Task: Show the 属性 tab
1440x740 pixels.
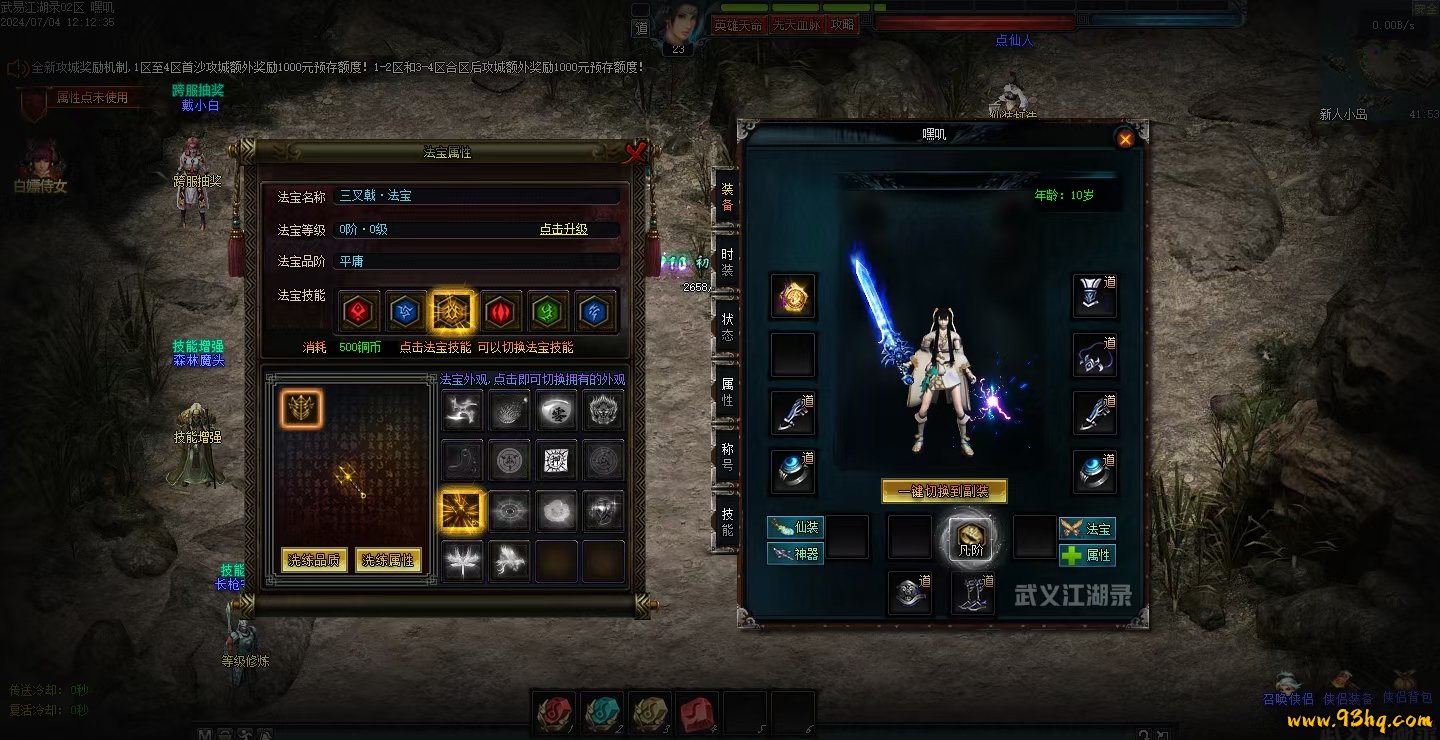Action: [727, 391]
